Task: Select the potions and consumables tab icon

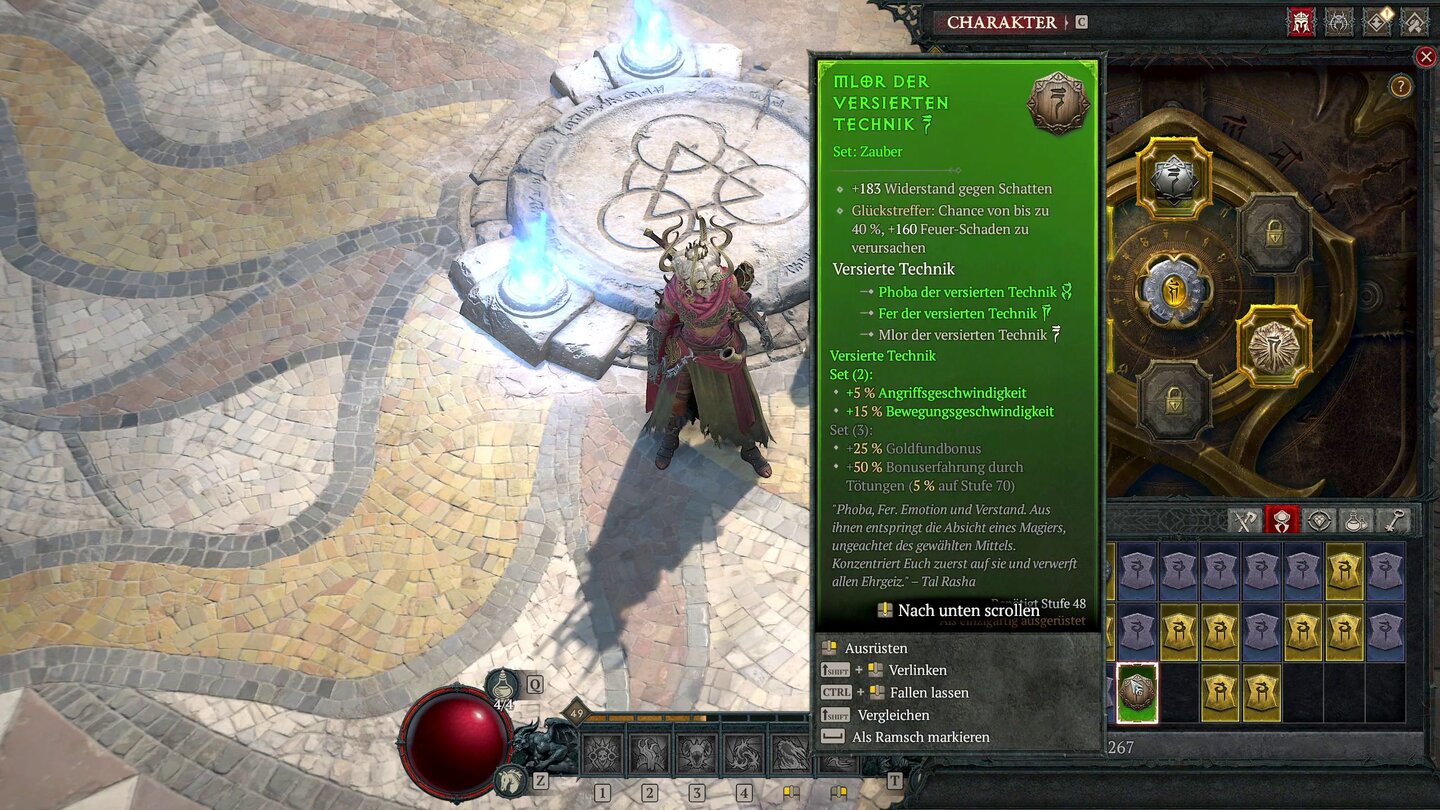Action: pos(1354,520)
